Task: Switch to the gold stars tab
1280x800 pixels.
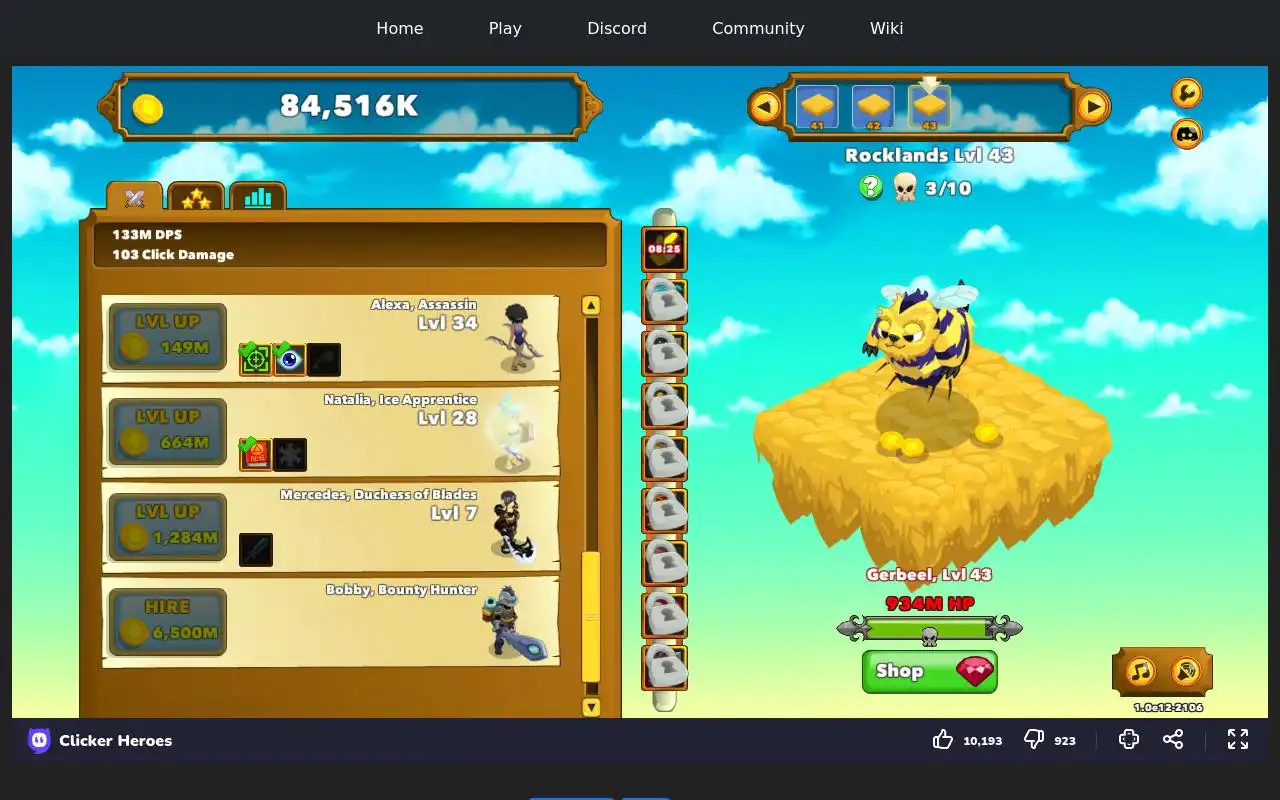Action: [196, 198]
